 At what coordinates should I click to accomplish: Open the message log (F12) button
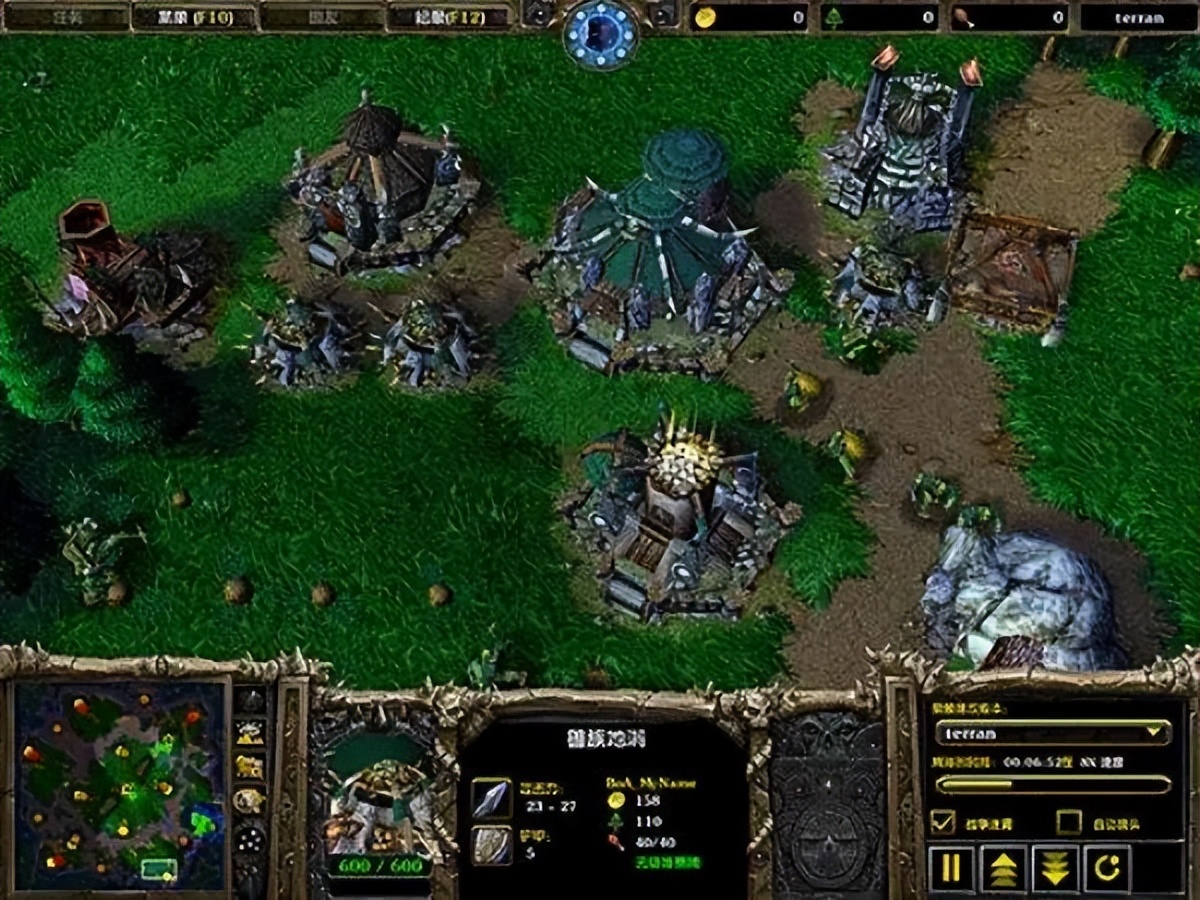point(450,17)
